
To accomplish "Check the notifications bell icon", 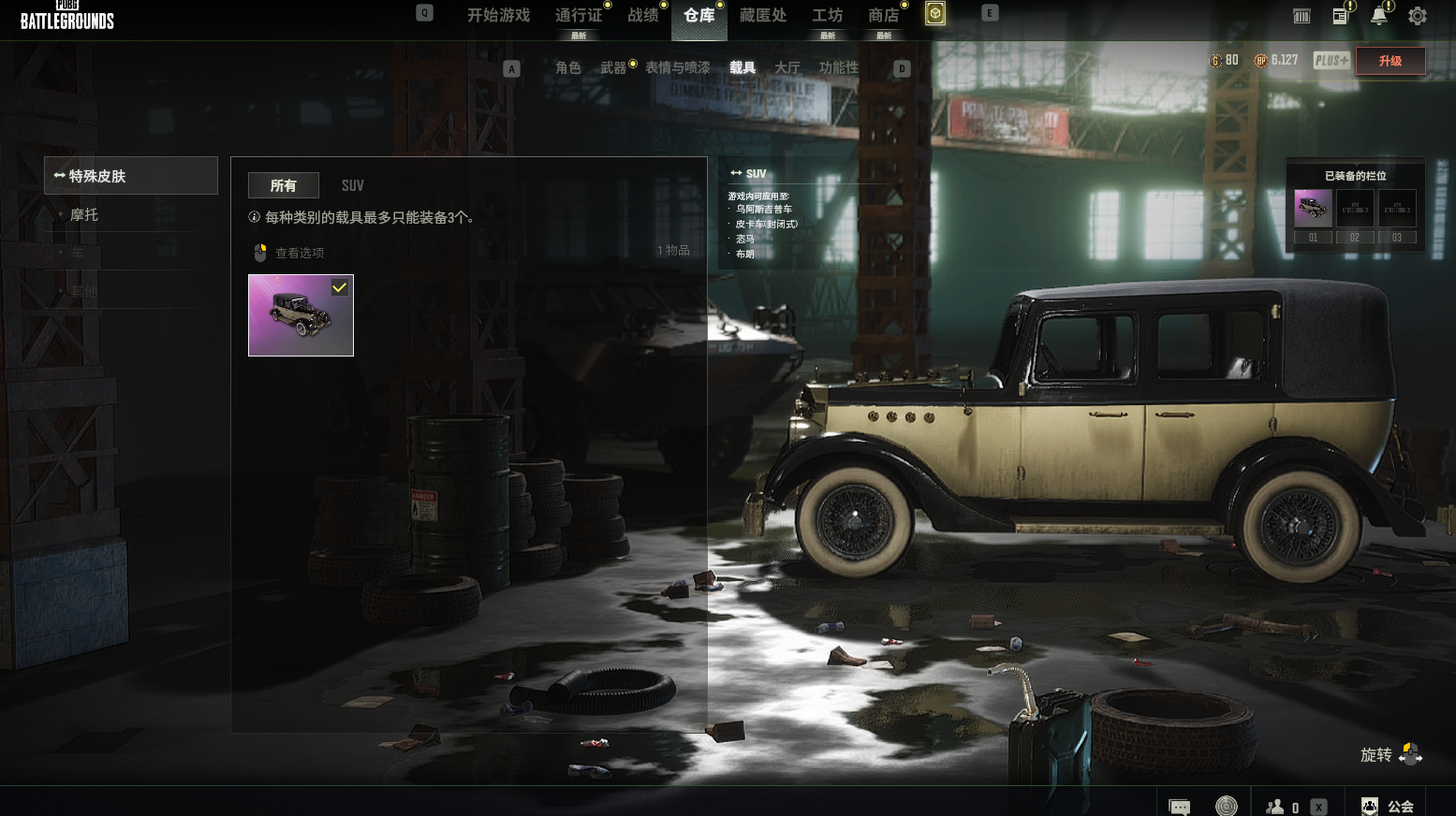I will (x=1379, y=16).
